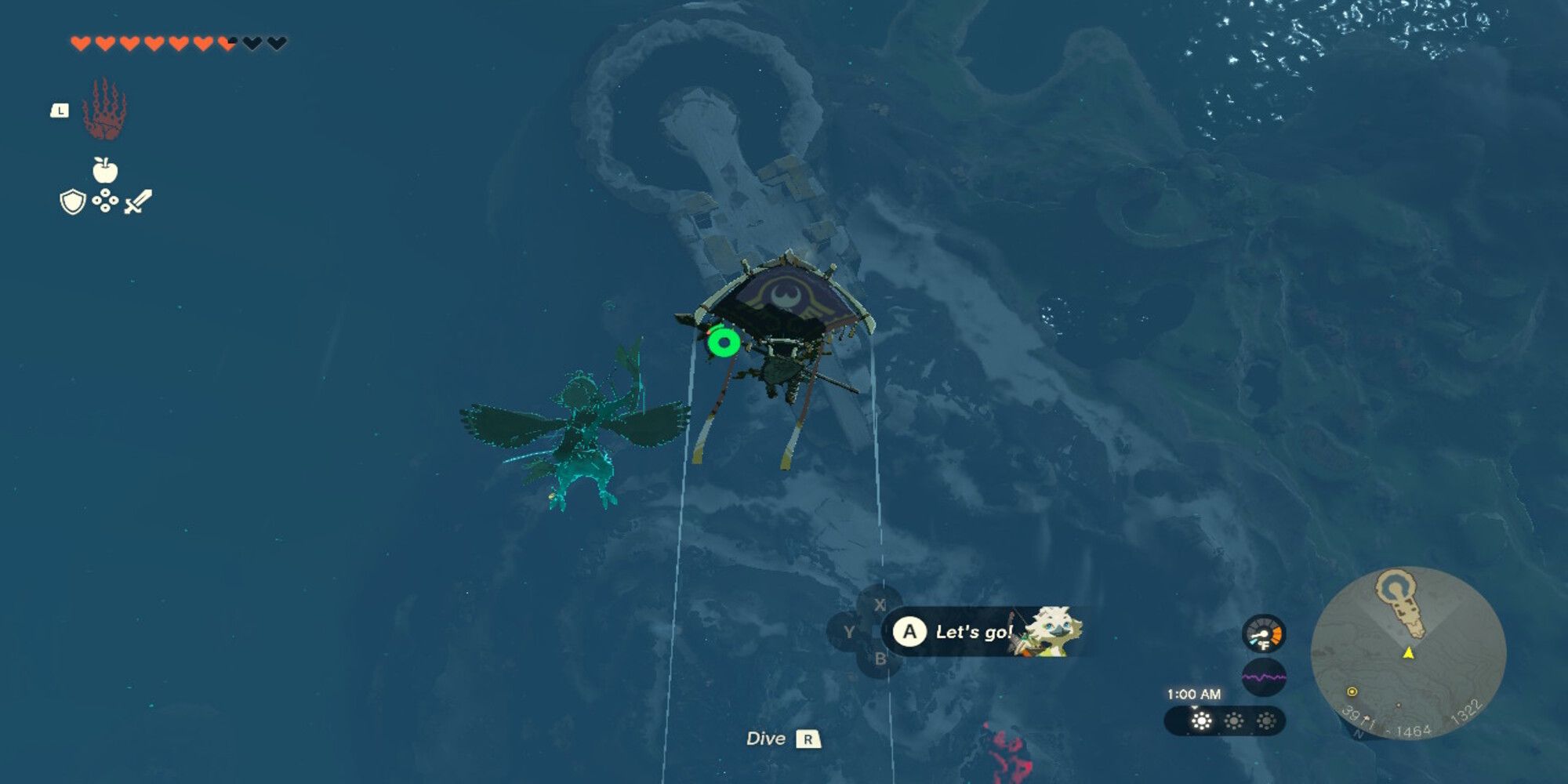Activate the red hand ability icon
Image resolution: width=1568 pixels, height=784 pixels.
click(x=104, y=110)
